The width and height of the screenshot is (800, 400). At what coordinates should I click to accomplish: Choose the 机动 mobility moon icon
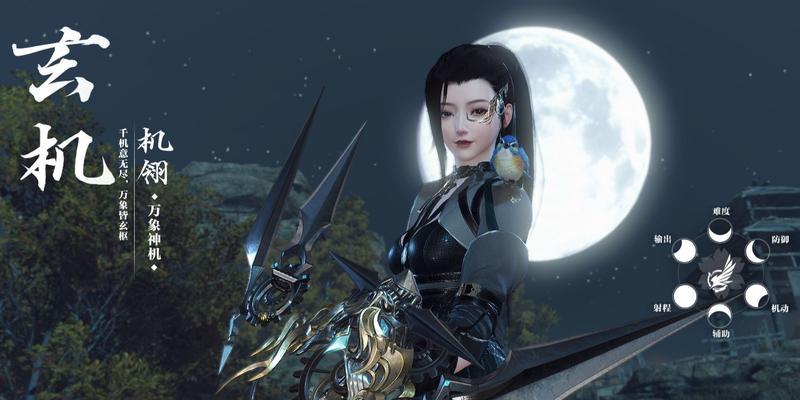point(756,295)
